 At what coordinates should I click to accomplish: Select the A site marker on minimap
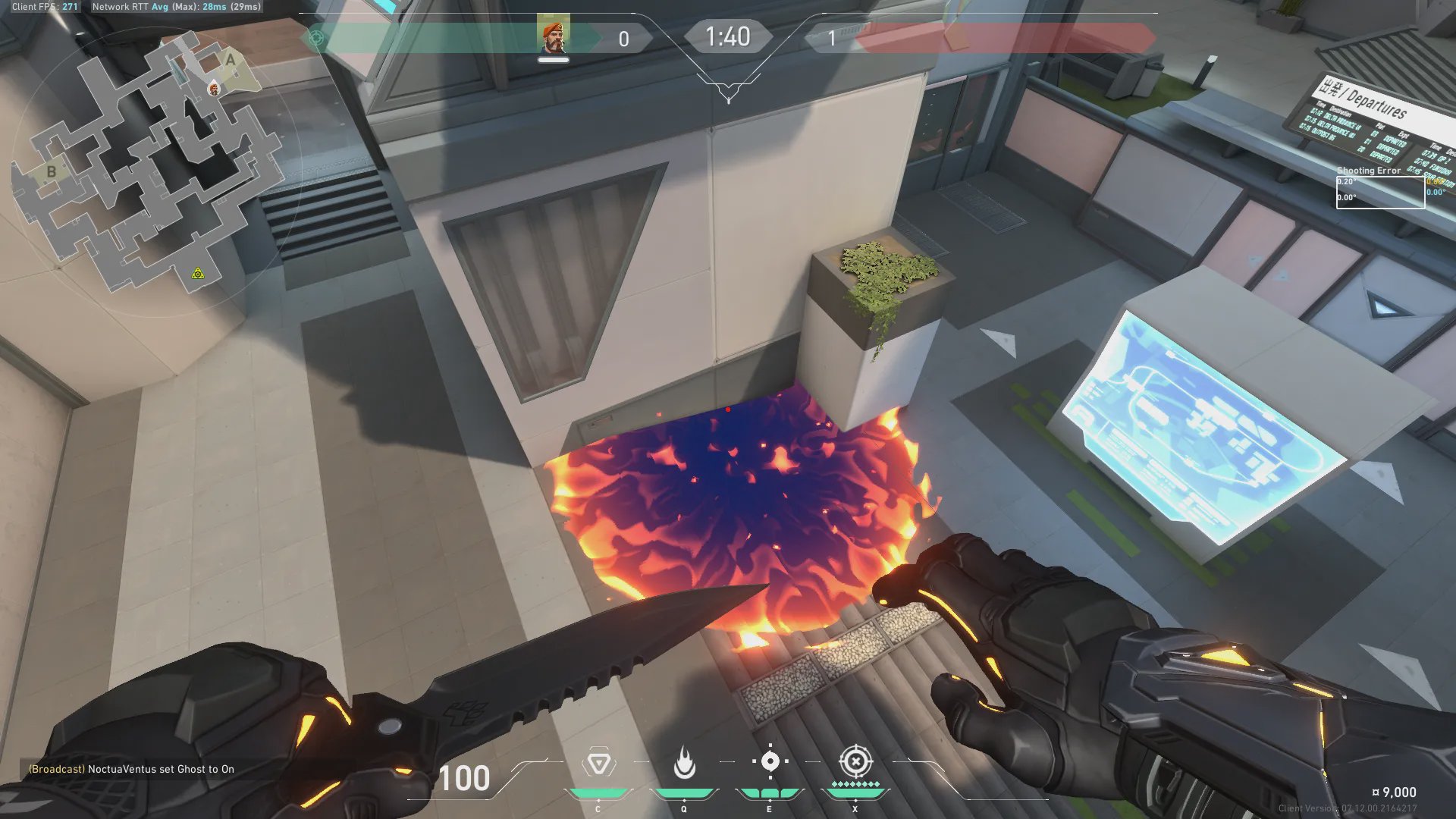(231, 60)
